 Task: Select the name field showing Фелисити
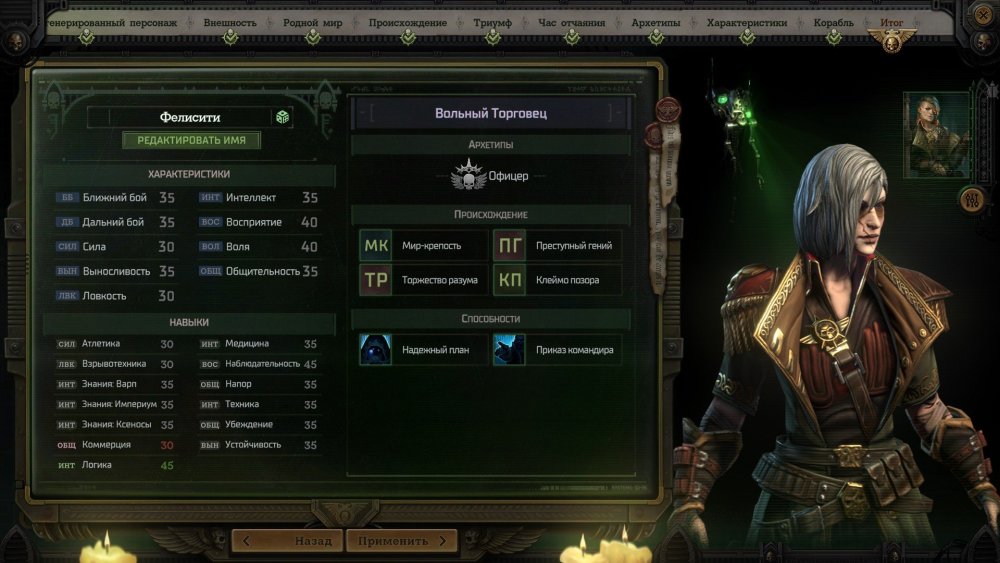coord(178,117)
